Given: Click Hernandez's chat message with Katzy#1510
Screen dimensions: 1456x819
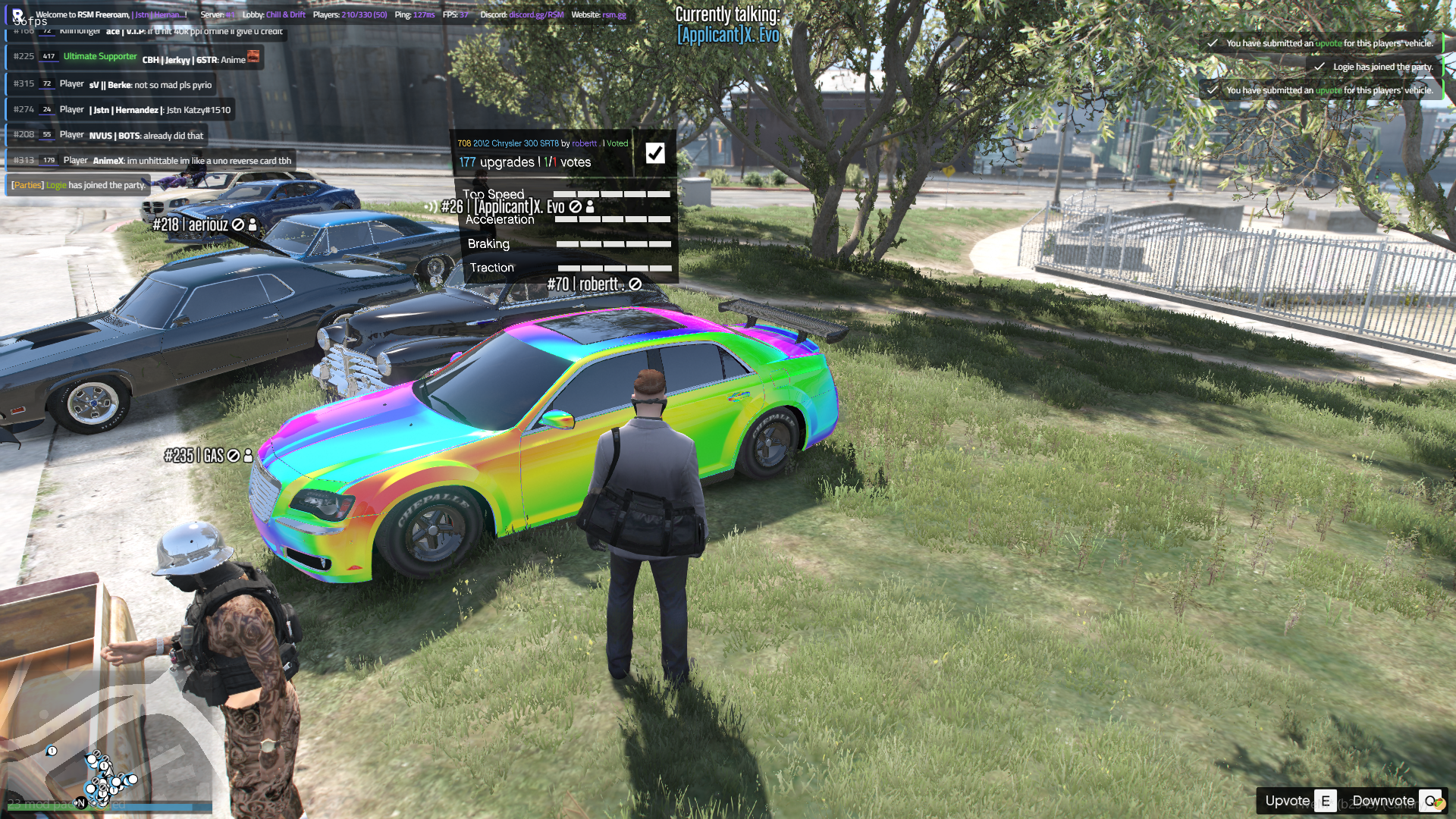Looking at the screenshot, I should [x=120, y=110].
